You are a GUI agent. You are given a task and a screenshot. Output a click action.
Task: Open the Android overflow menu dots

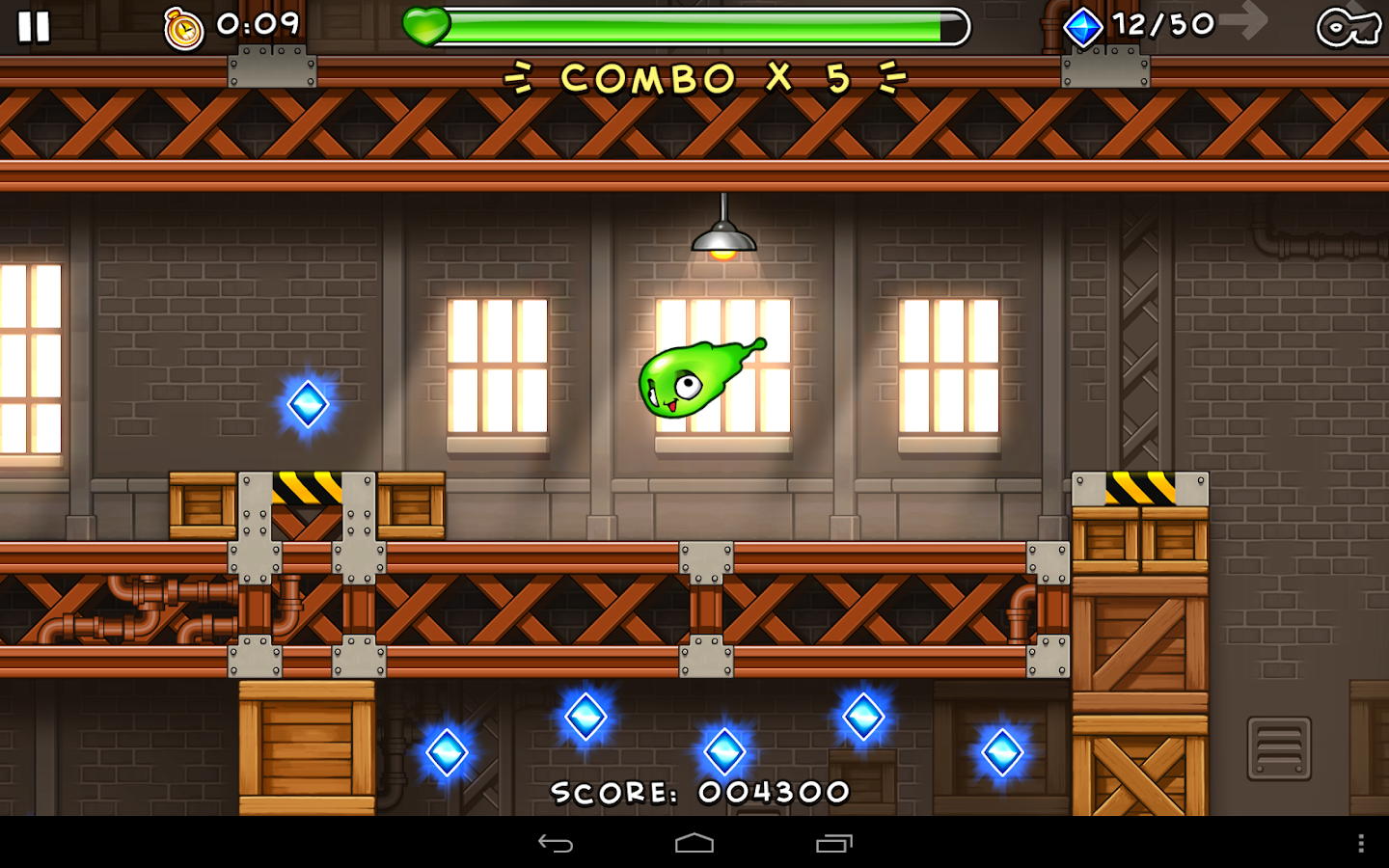(x=1361, y=844)
